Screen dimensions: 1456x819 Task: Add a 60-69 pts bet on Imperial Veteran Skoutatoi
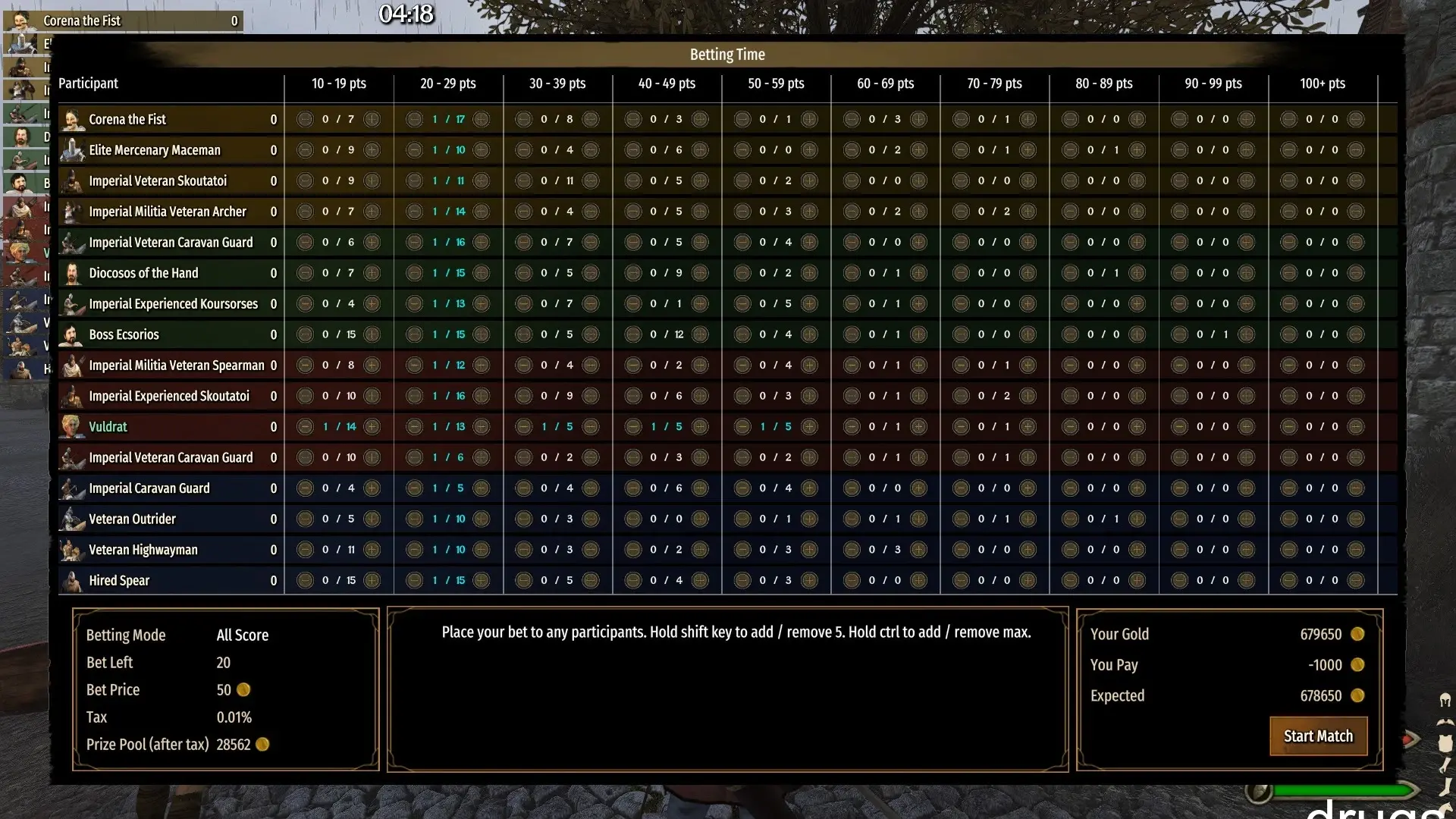coord(918,180)
